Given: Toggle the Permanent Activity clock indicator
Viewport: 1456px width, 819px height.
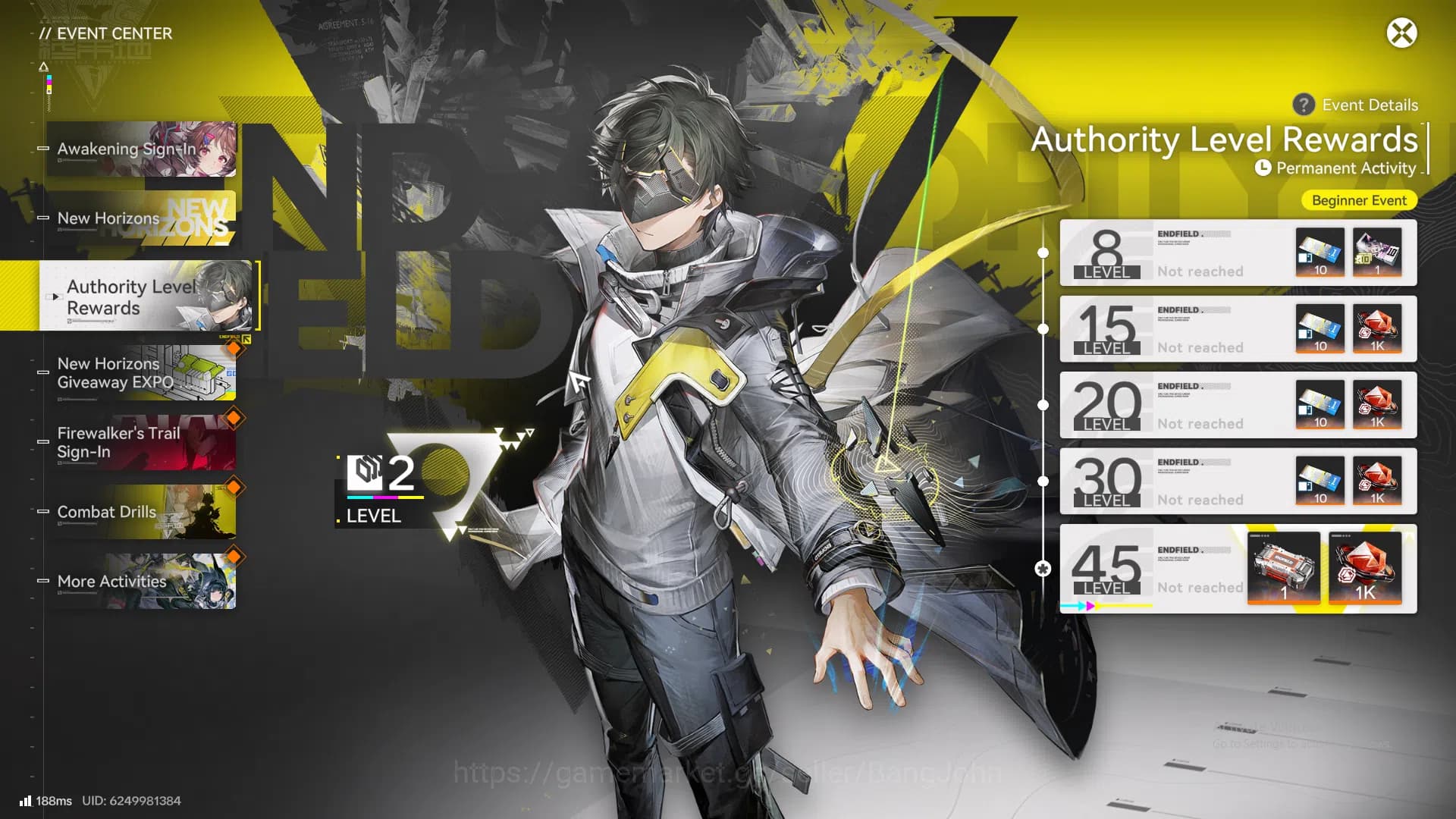Looking at the screenshot, I should (x=1263, y=168).
